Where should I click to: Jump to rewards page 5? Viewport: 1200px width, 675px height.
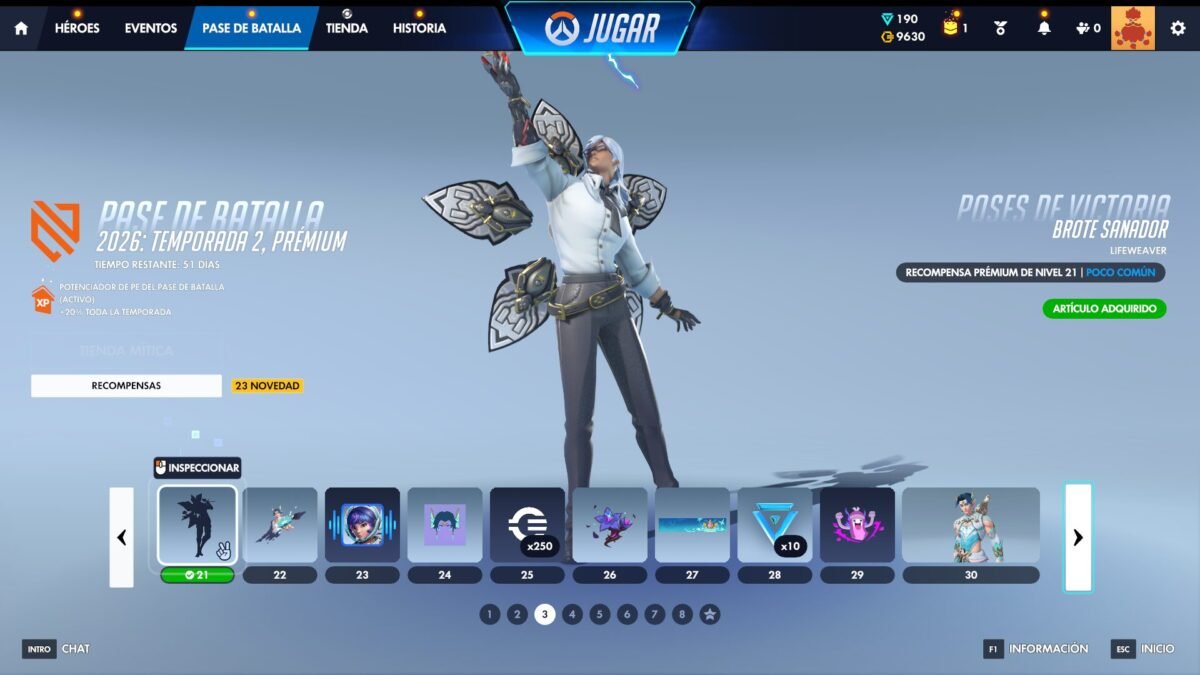pyautogui.click(x=599, y=615)
